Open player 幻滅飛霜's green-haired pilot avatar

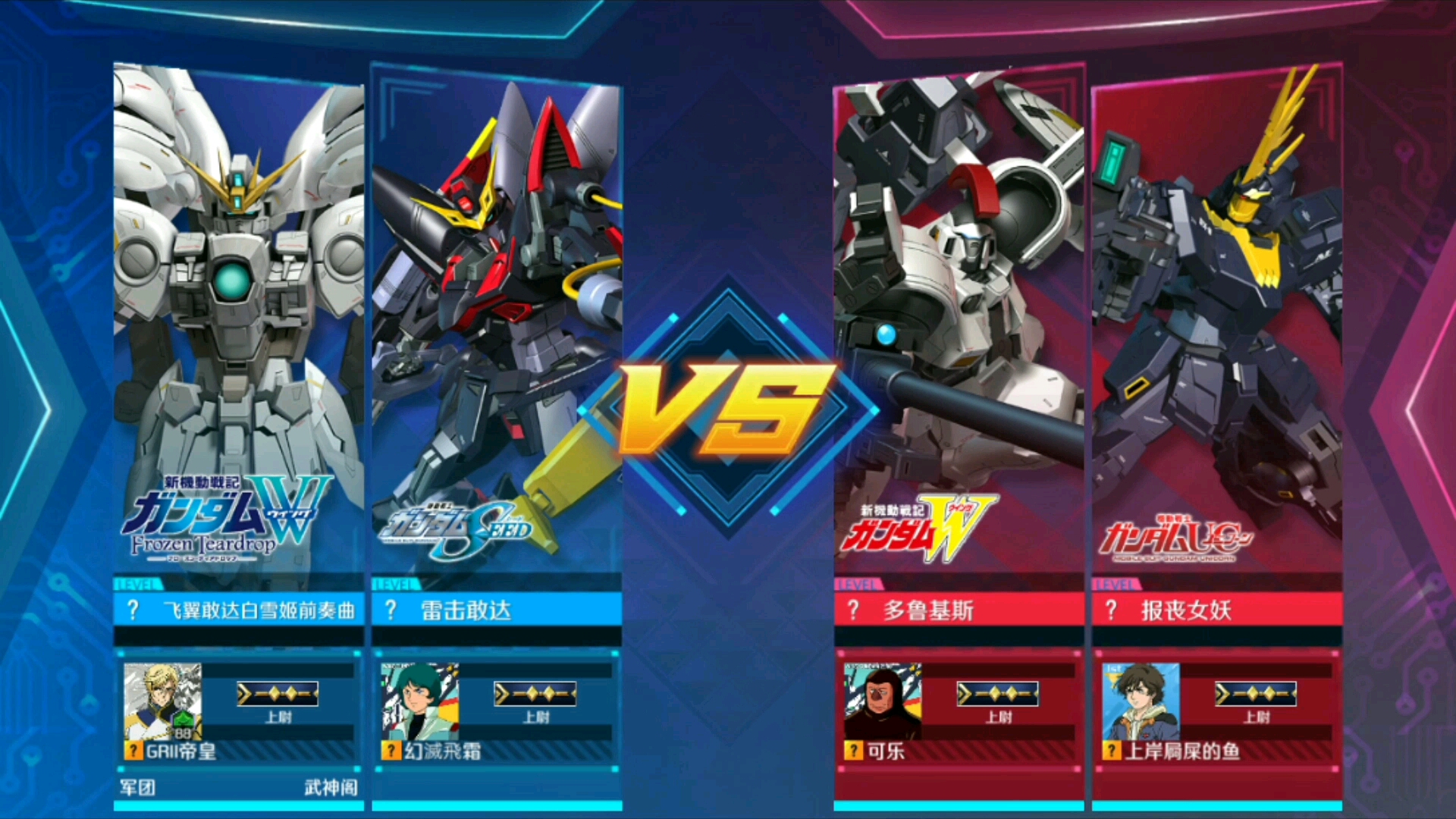(419, 701)
